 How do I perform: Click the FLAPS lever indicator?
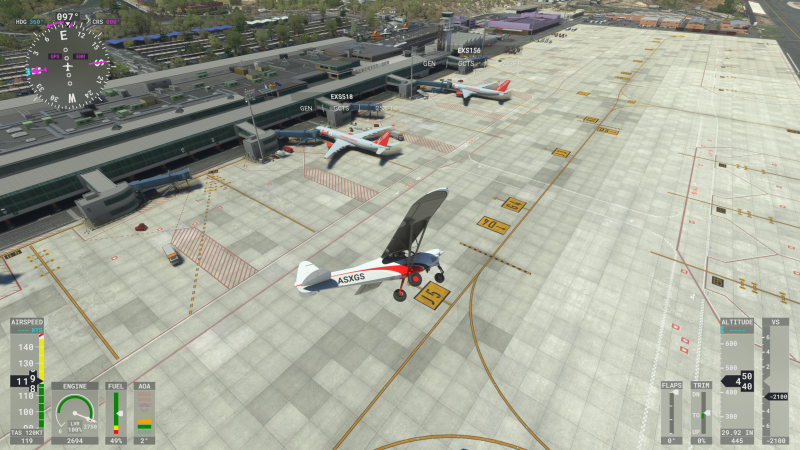point(671,412)
